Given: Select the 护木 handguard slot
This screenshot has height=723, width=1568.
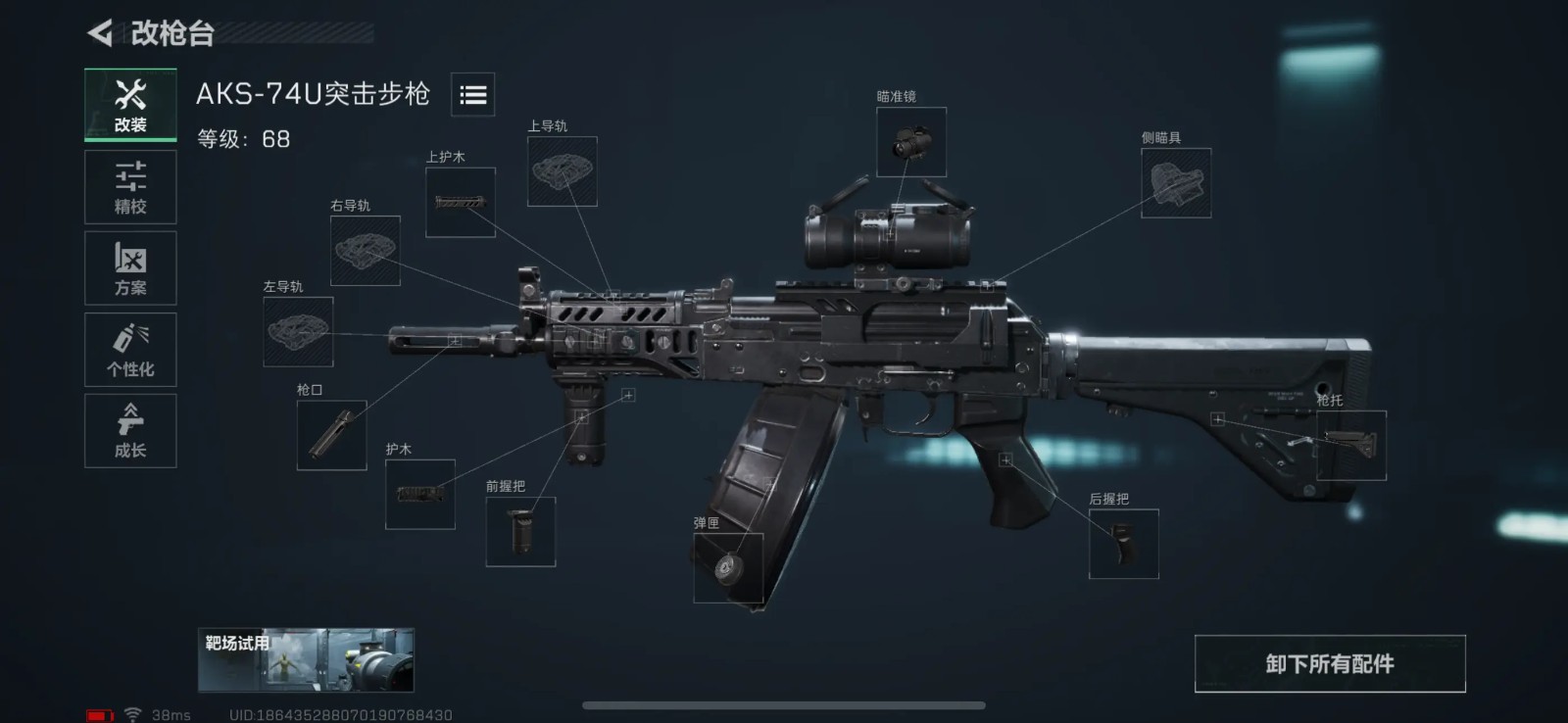Looking at the screenshot, I should 419,494.
